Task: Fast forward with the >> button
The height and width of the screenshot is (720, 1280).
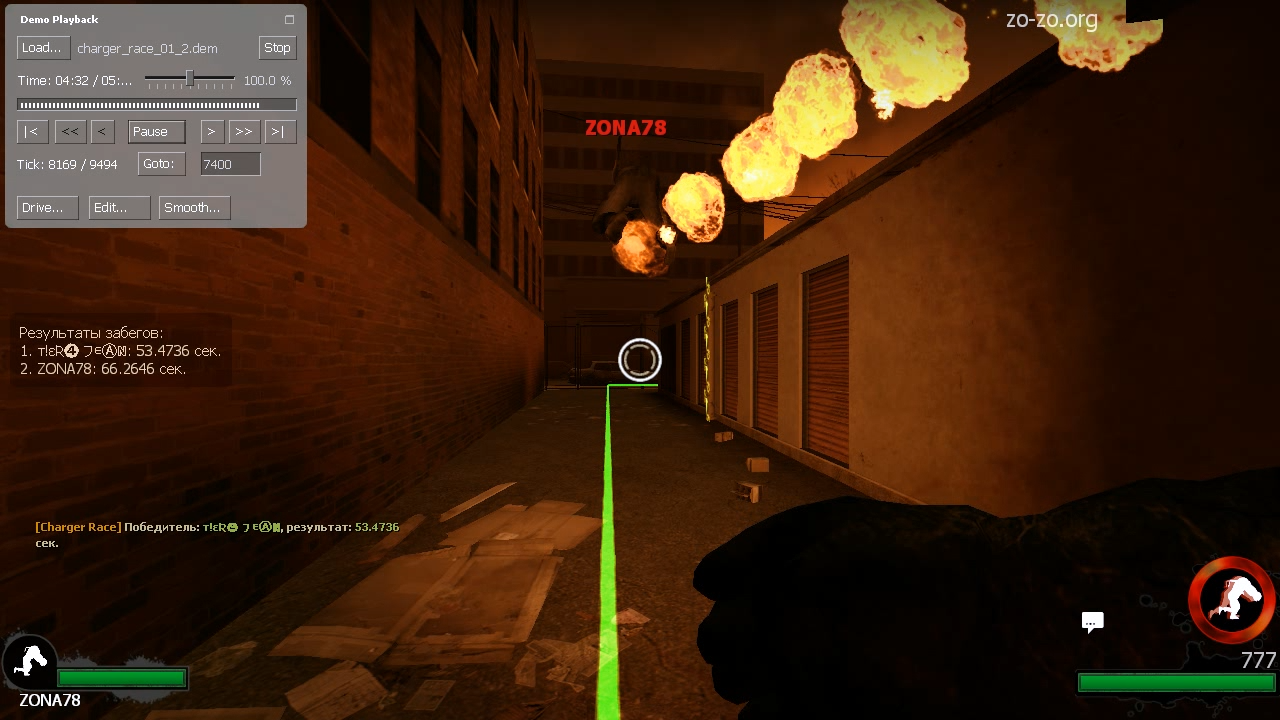Action: click(x=244, y=132)
